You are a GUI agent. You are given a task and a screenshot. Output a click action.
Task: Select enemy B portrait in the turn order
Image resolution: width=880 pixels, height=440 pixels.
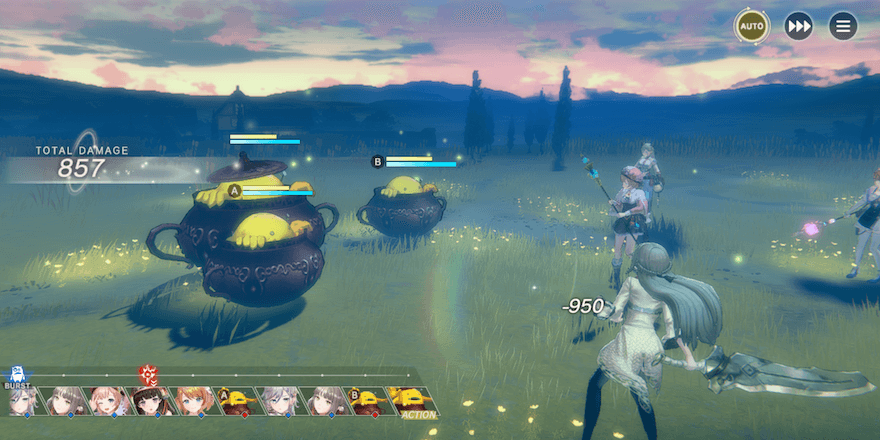click(366, 401)
